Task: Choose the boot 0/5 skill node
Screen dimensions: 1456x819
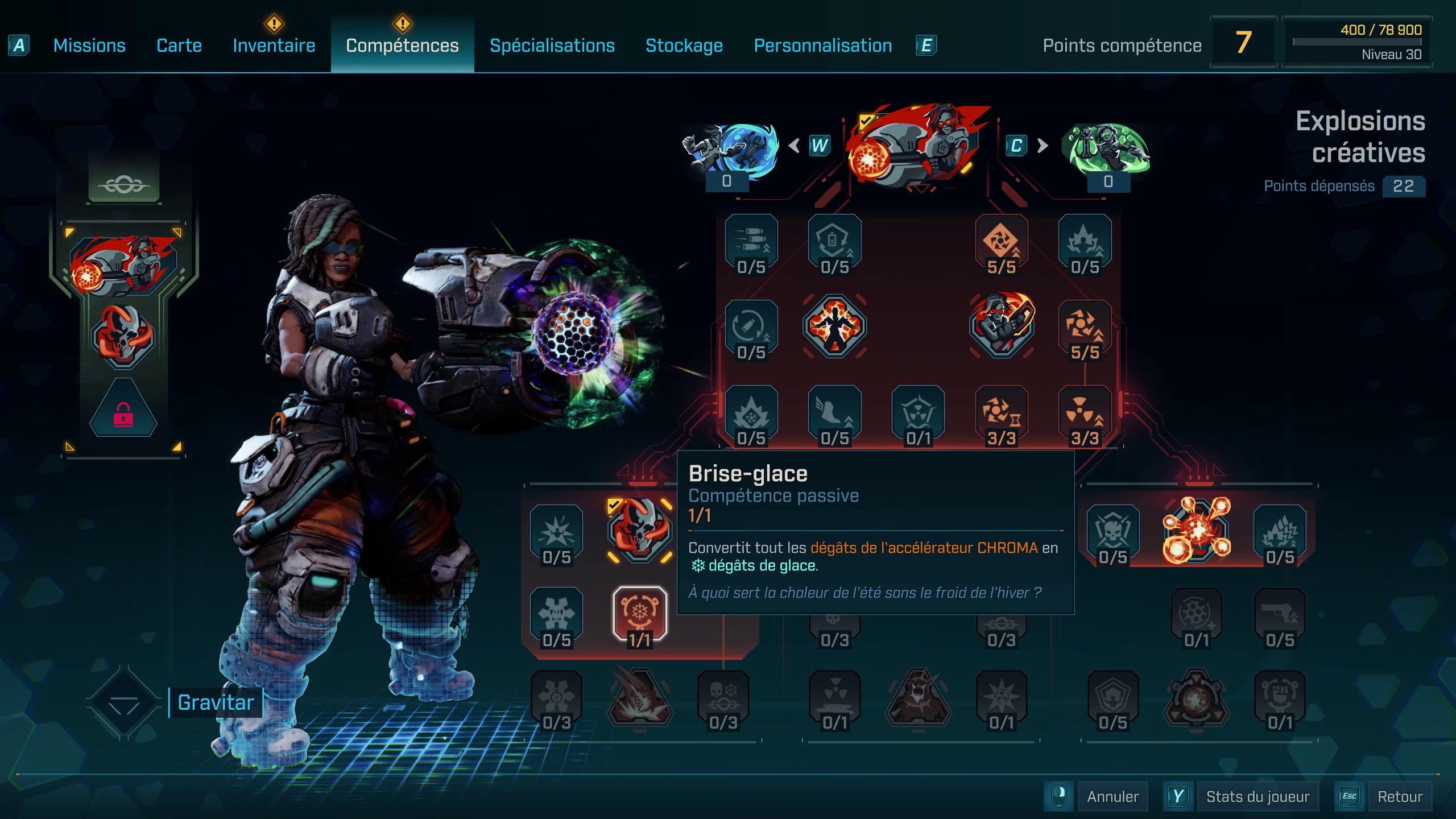Action: [834, 414]
